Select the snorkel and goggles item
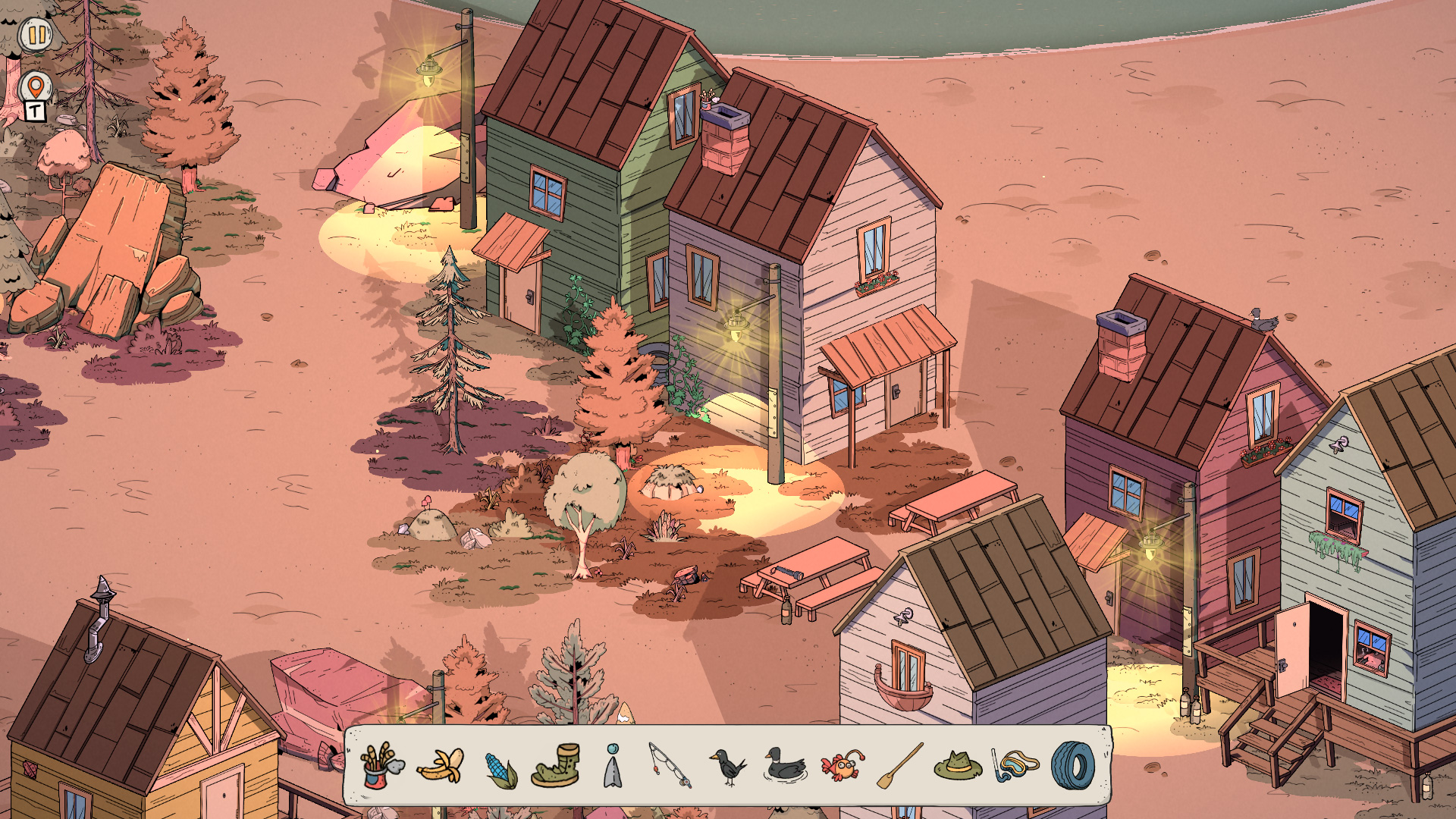The height and width of the screenshot is (819, 1456). [1015, 766]
